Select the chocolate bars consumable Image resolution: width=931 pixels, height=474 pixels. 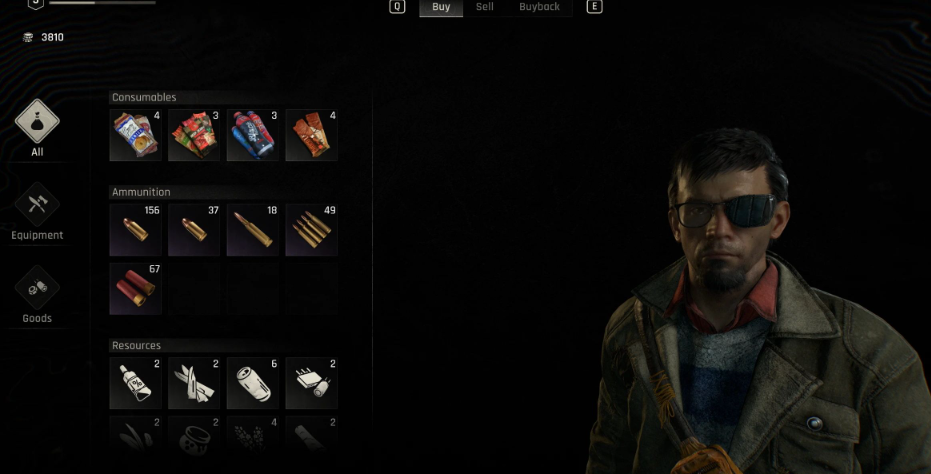coord(311,135)
